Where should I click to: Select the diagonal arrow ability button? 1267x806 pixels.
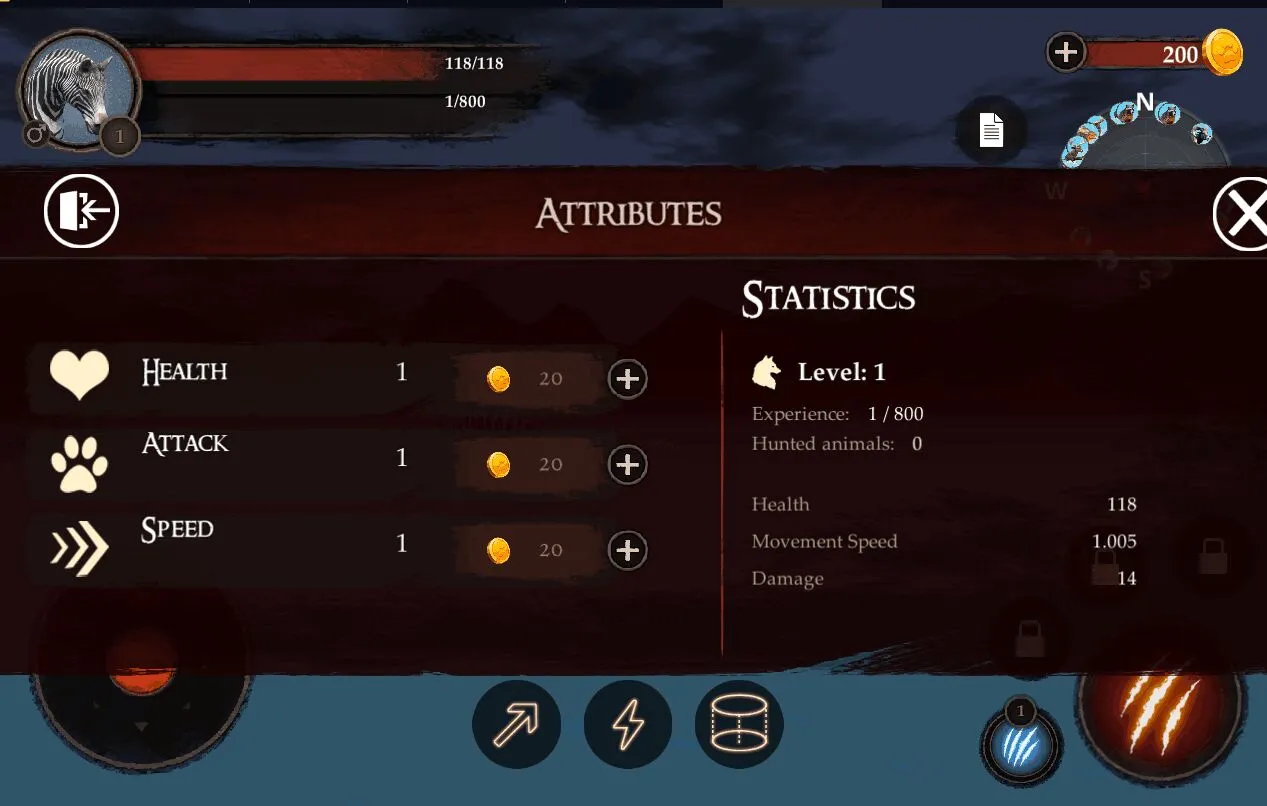point(516,724)
